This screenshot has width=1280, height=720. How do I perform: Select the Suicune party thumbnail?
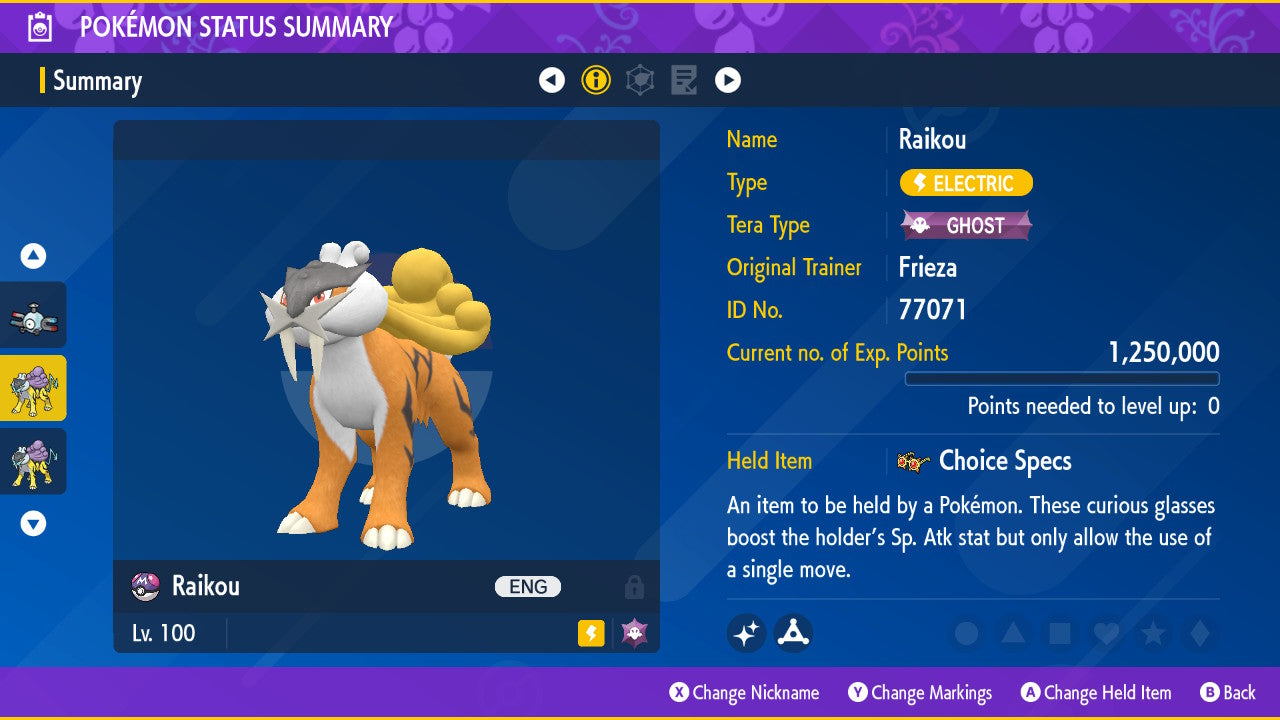(x=33, y=461)
